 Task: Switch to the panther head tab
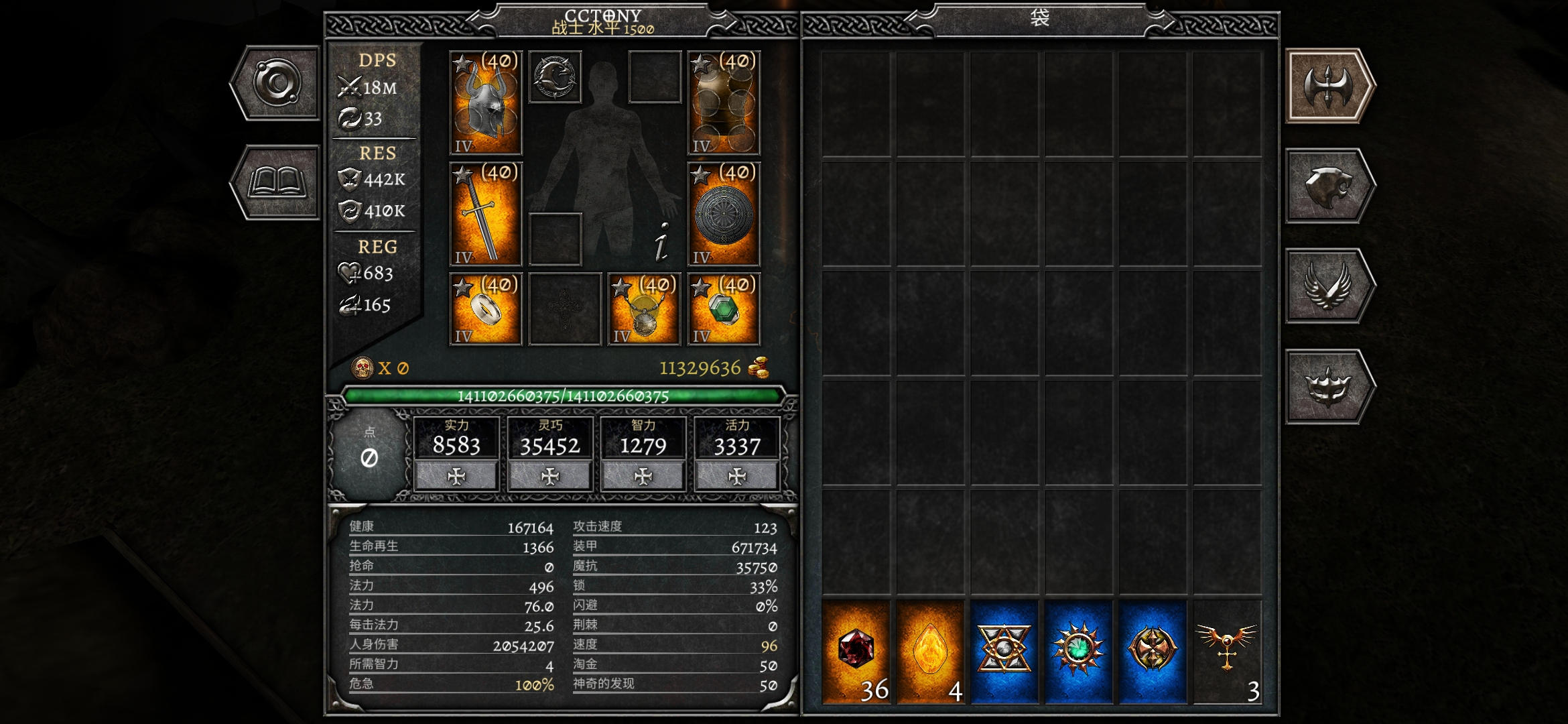1328,186
